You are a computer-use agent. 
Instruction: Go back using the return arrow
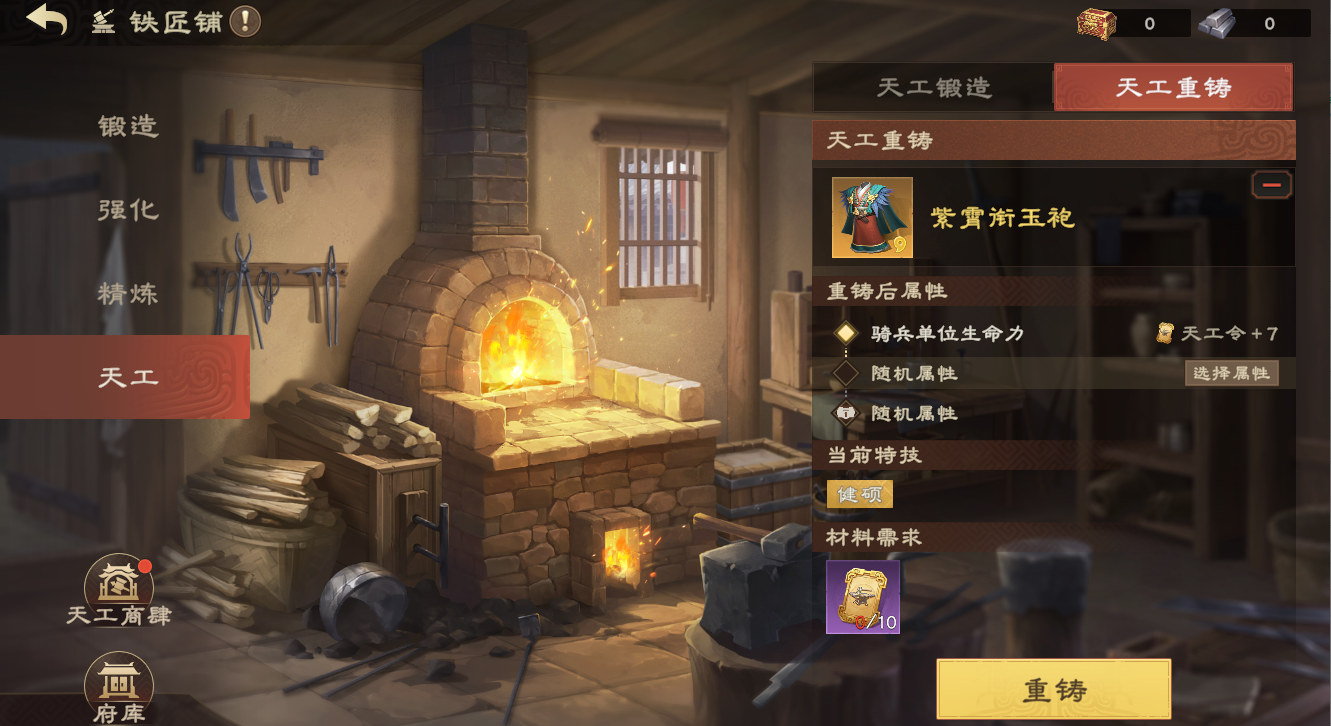tap(47, 20)
